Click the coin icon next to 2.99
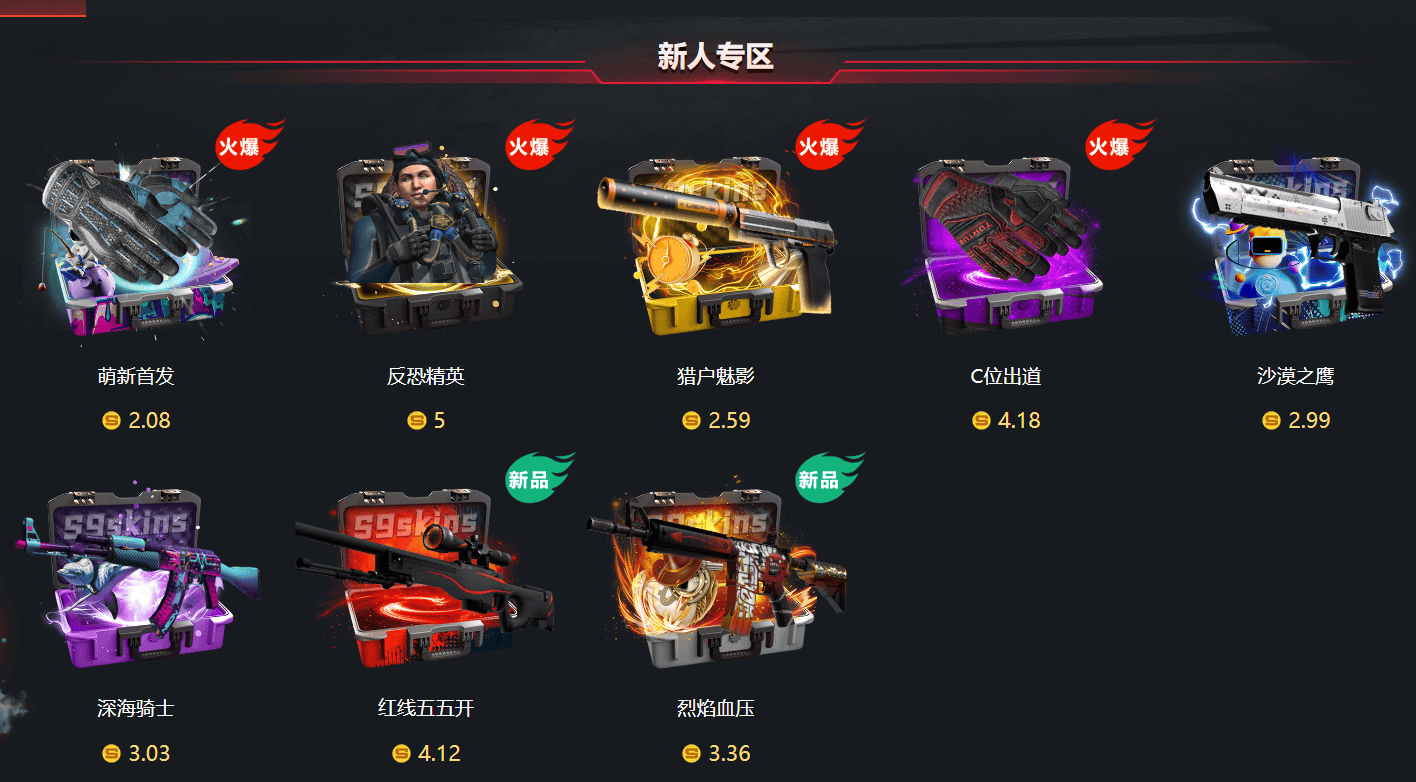 1270,421
